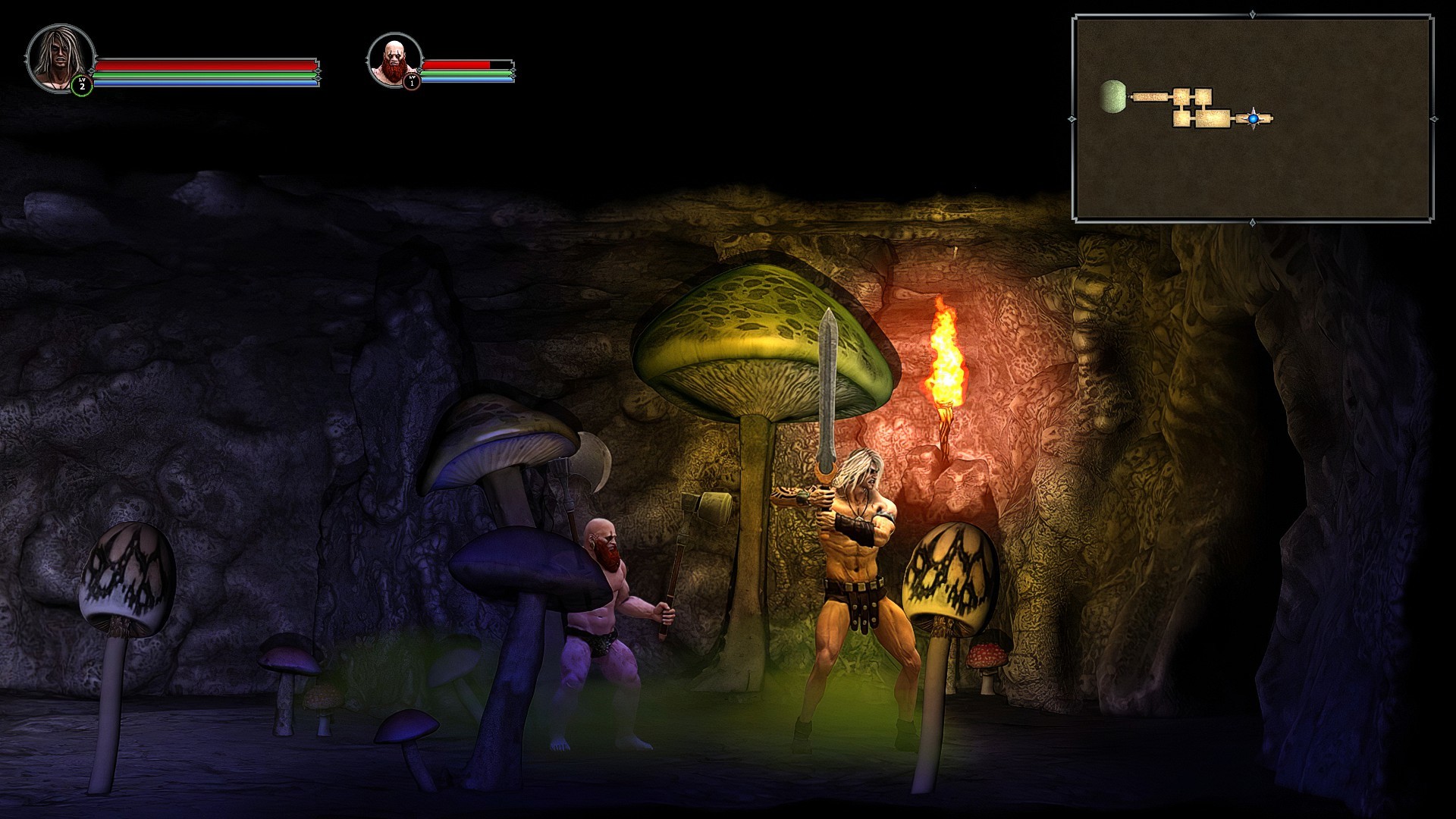Click the companion's level 1 badge
This screenshot has height=819, width=1456.
412,81
